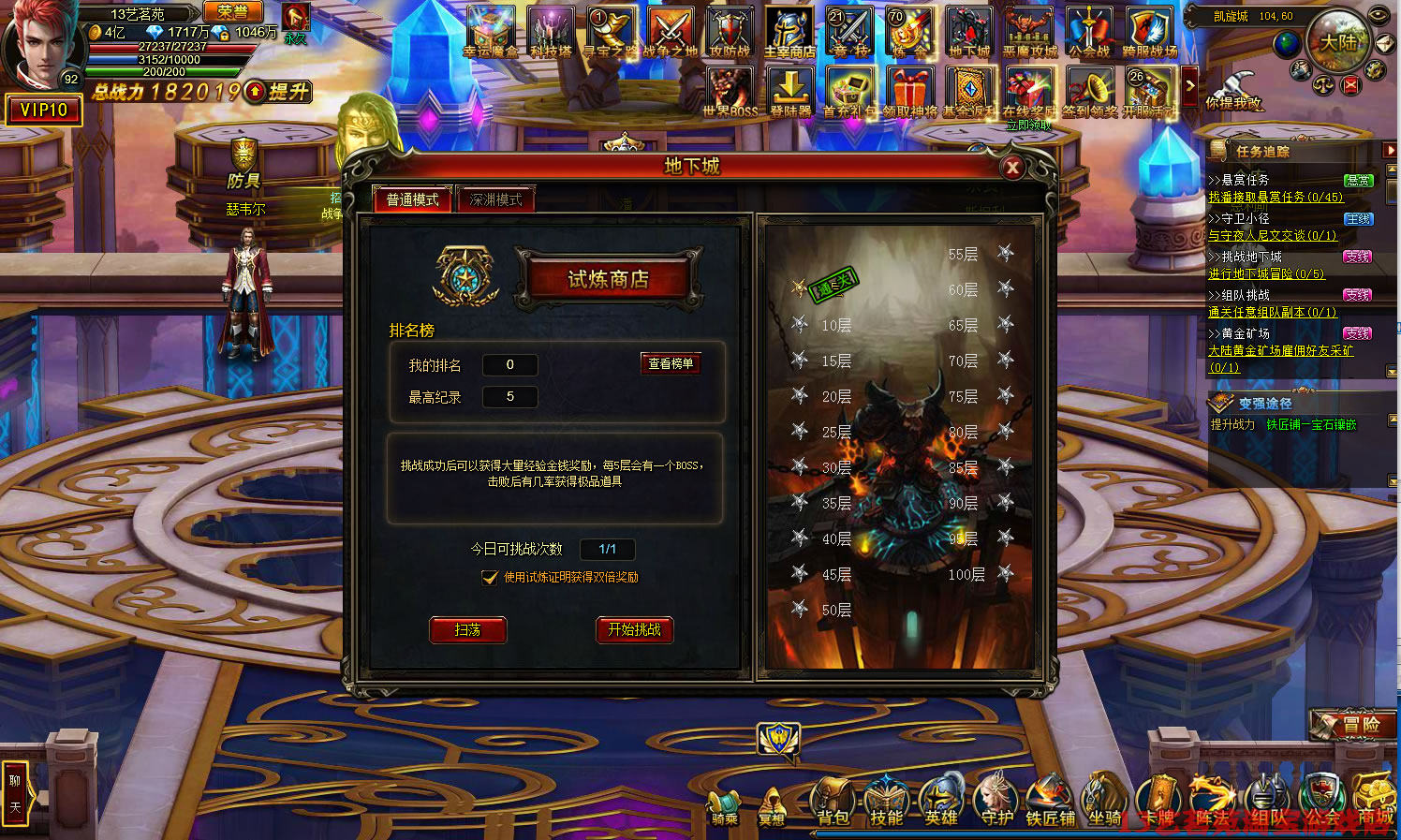1401x840 pixels.
Task: Toggle the double reward trial certificate checkbox
Action: (490, 578)
